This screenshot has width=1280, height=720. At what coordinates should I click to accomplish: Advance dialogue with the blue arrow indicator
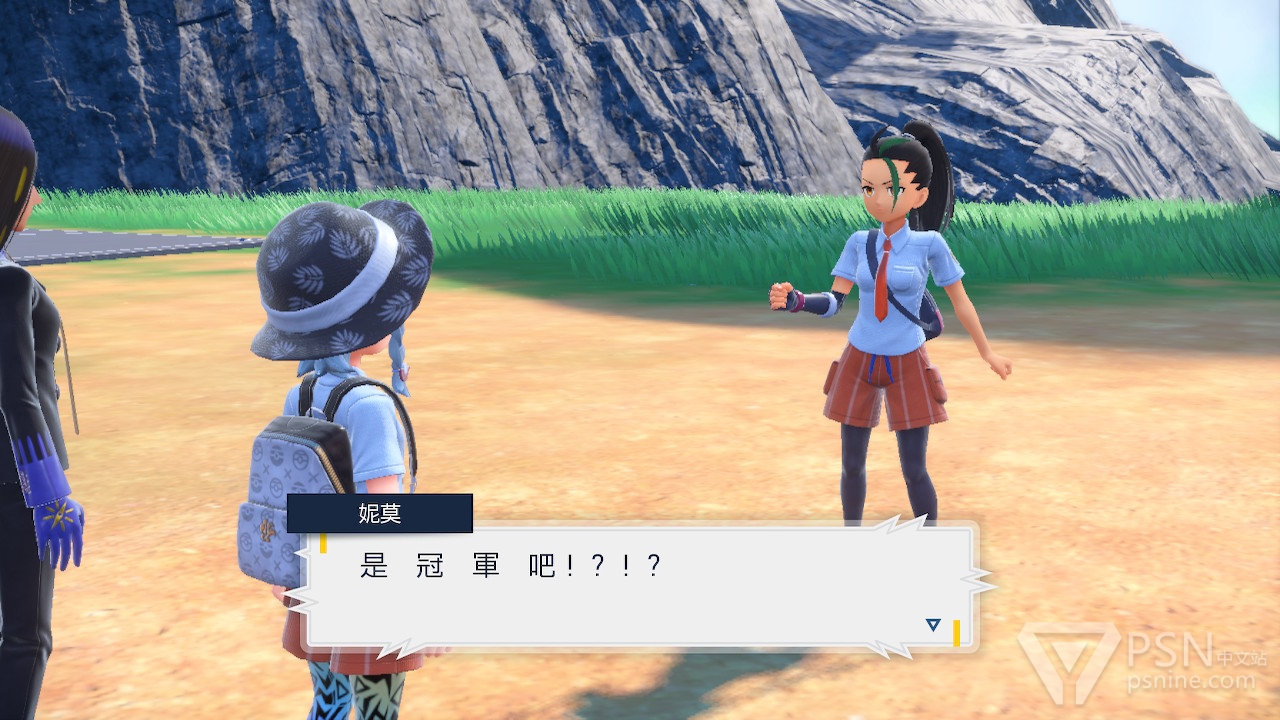coord(933,625)
